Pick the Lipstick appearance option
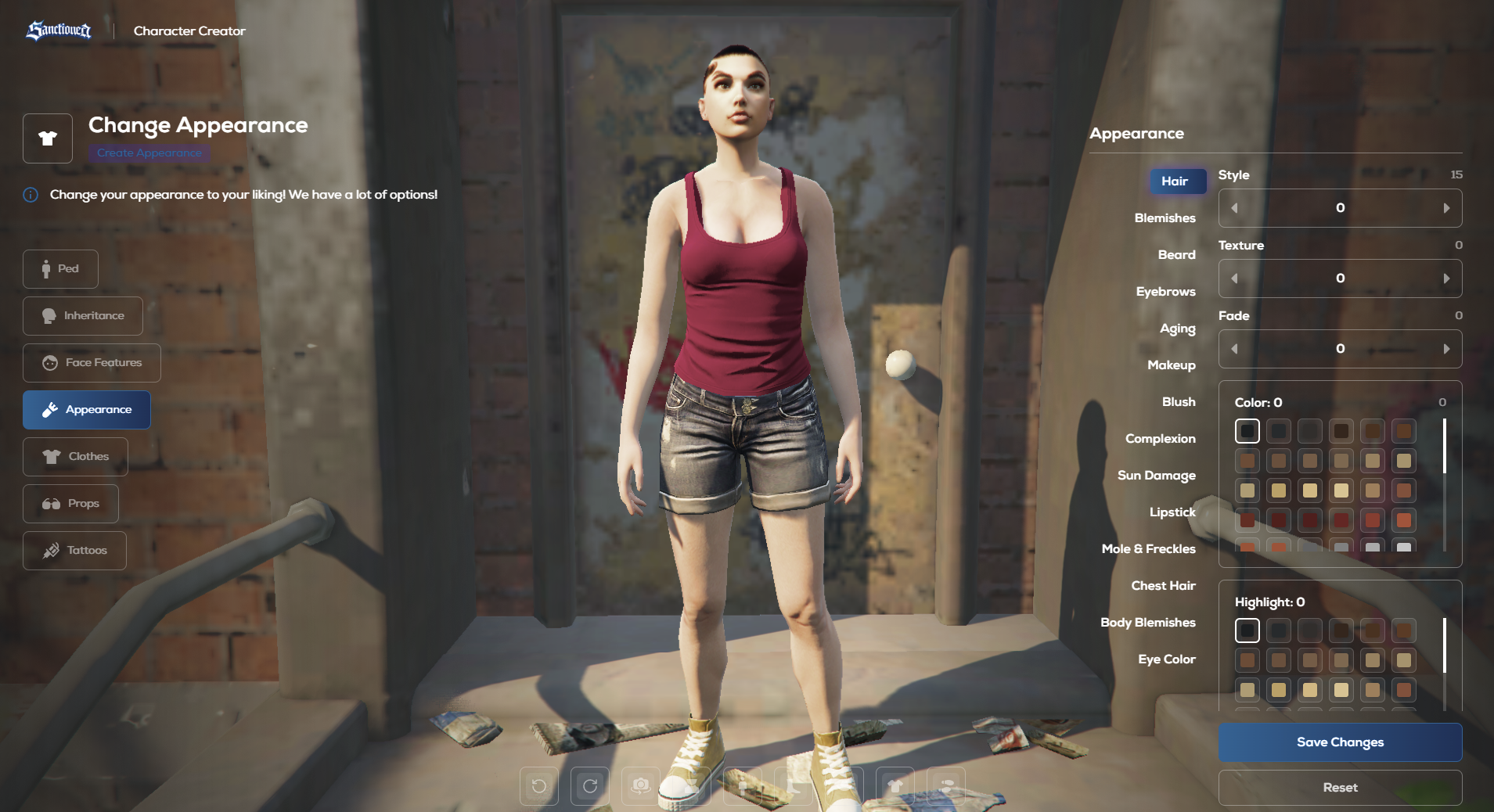Viewport: 1494px width, 812px height. point(1172,512)
